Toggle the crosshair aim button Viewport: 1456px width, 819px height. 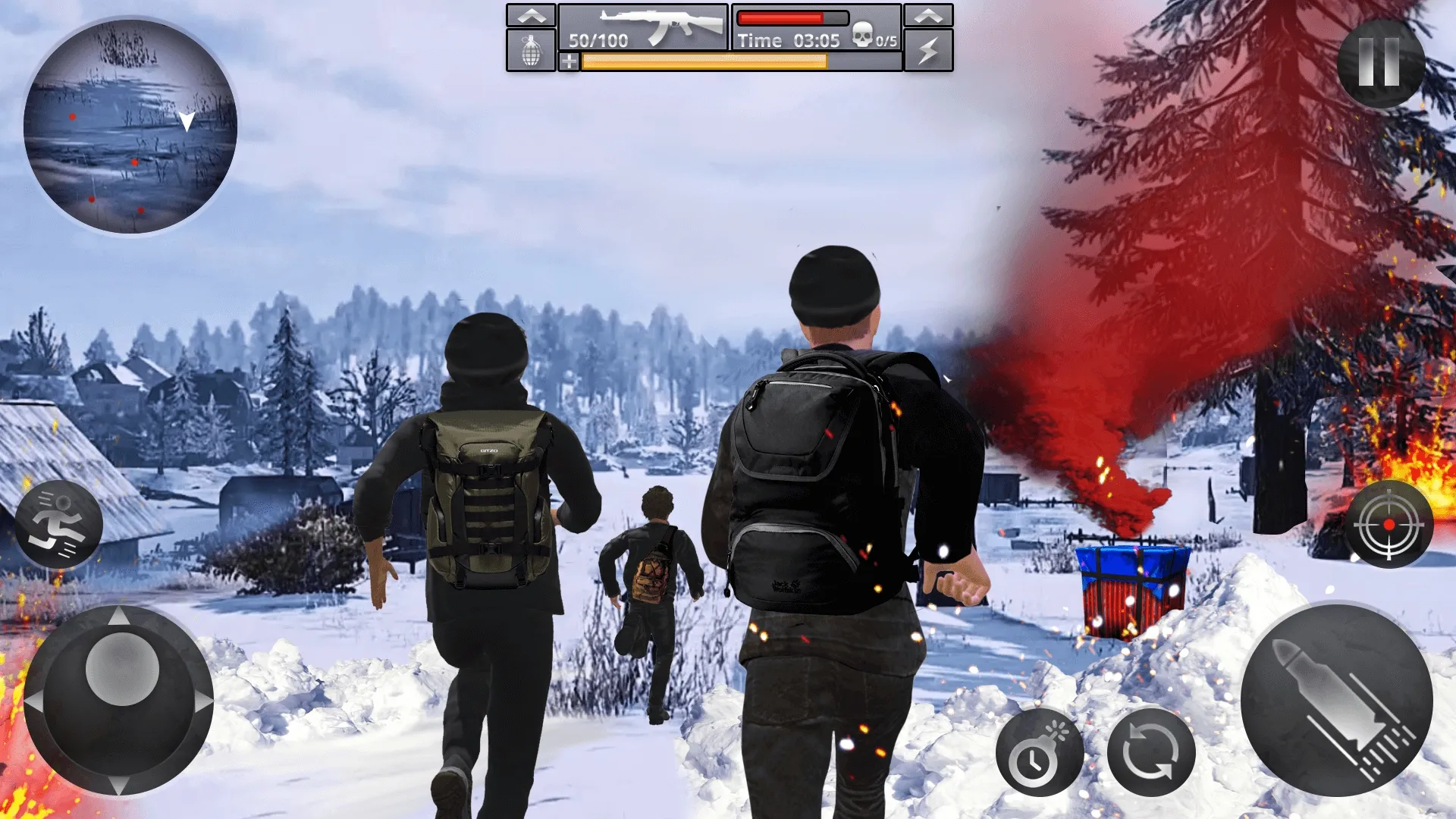1389,524
